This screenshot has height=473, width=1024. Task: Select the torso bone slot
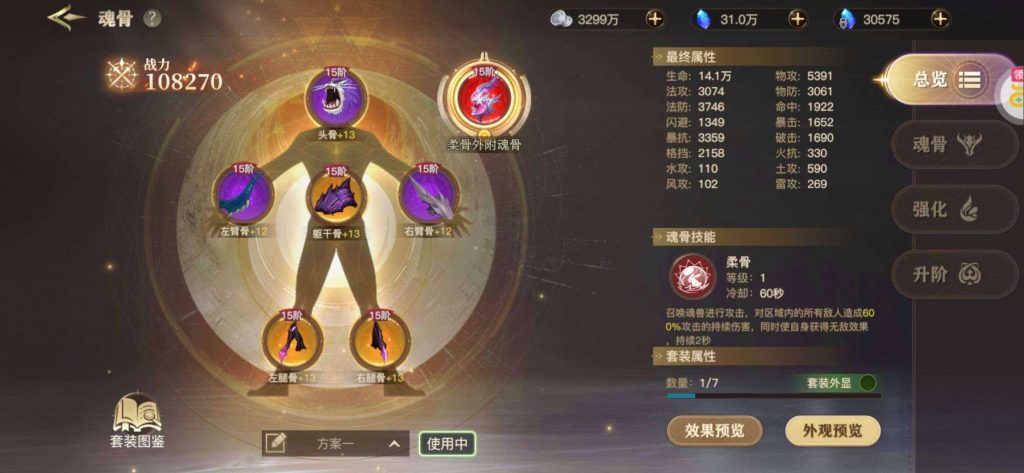click(x=336, y=195)
